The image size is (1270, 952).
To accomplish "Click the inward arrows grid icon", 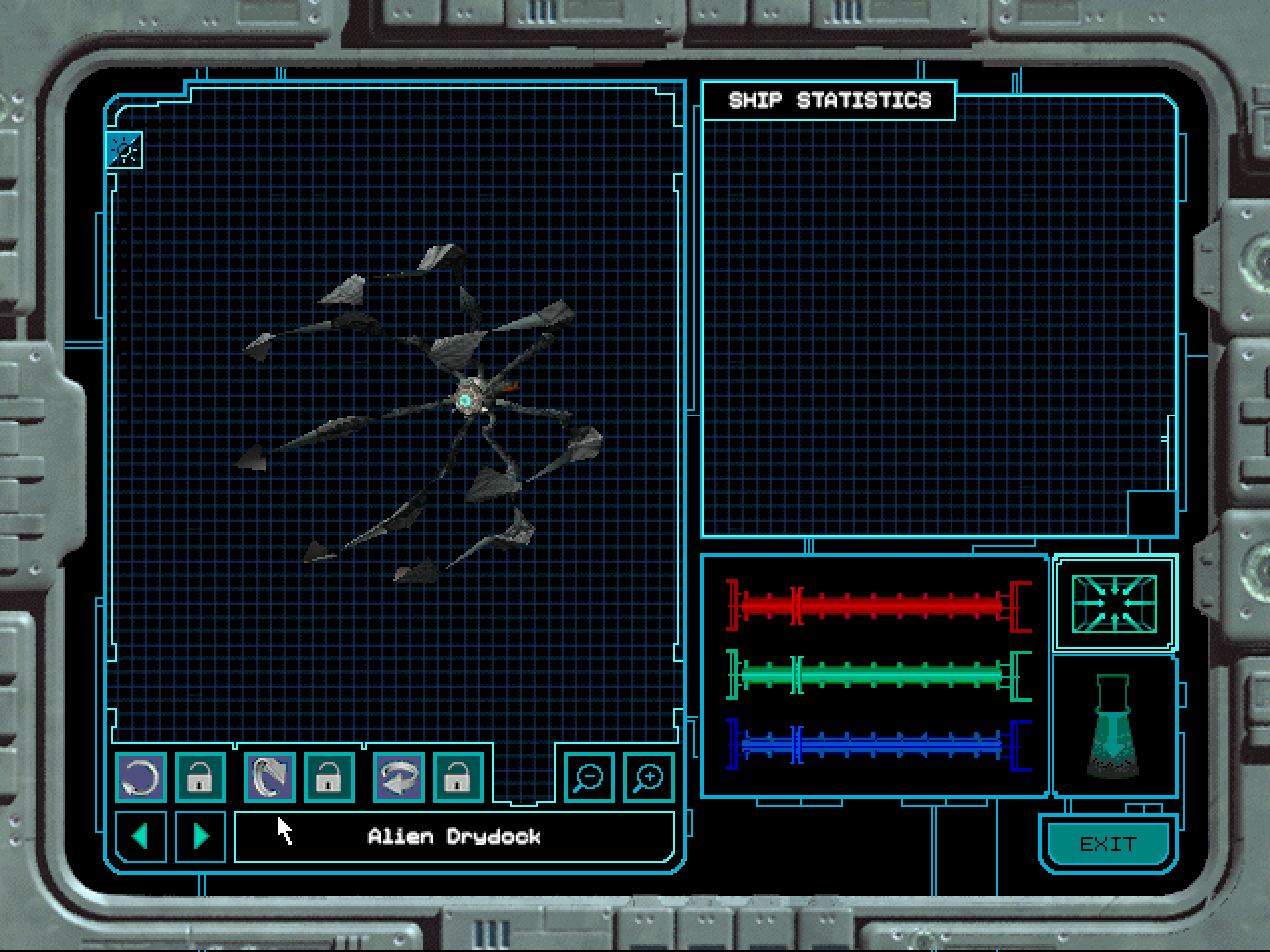I will point(1114,602).
